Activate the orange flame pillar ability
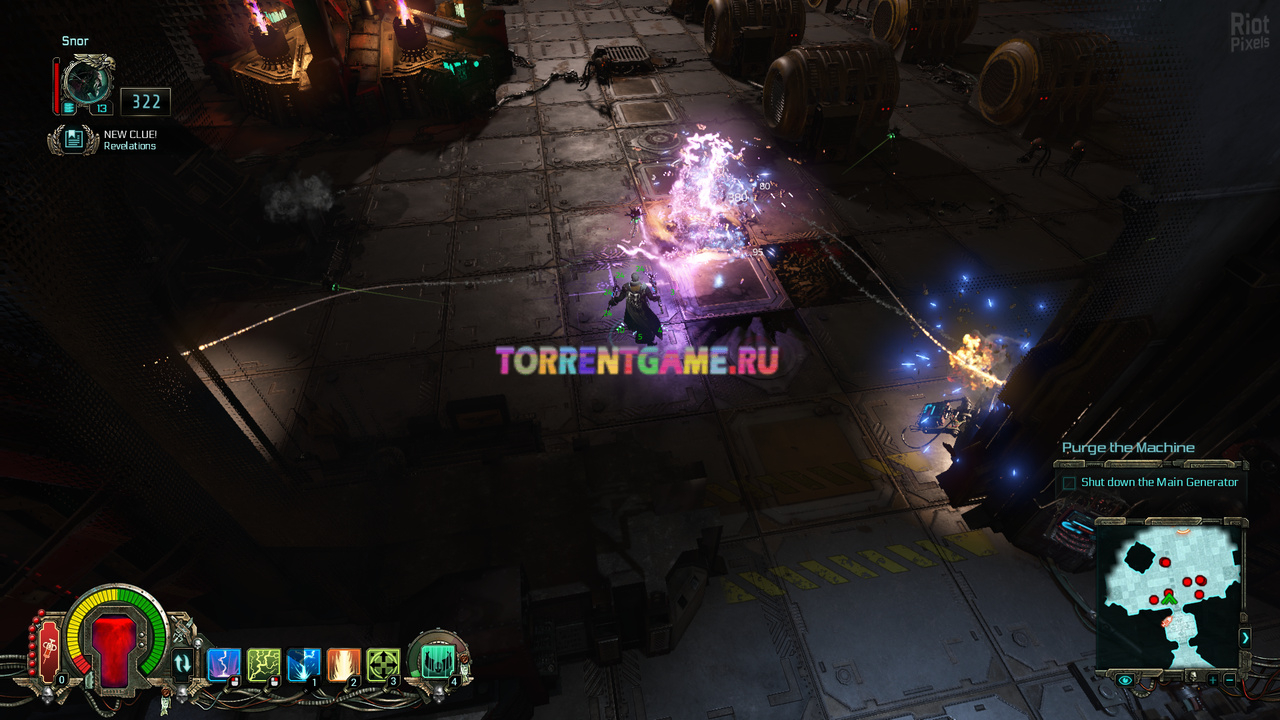Image resolution: width=1280 pixels, height=720 pixels. [343, 664]
